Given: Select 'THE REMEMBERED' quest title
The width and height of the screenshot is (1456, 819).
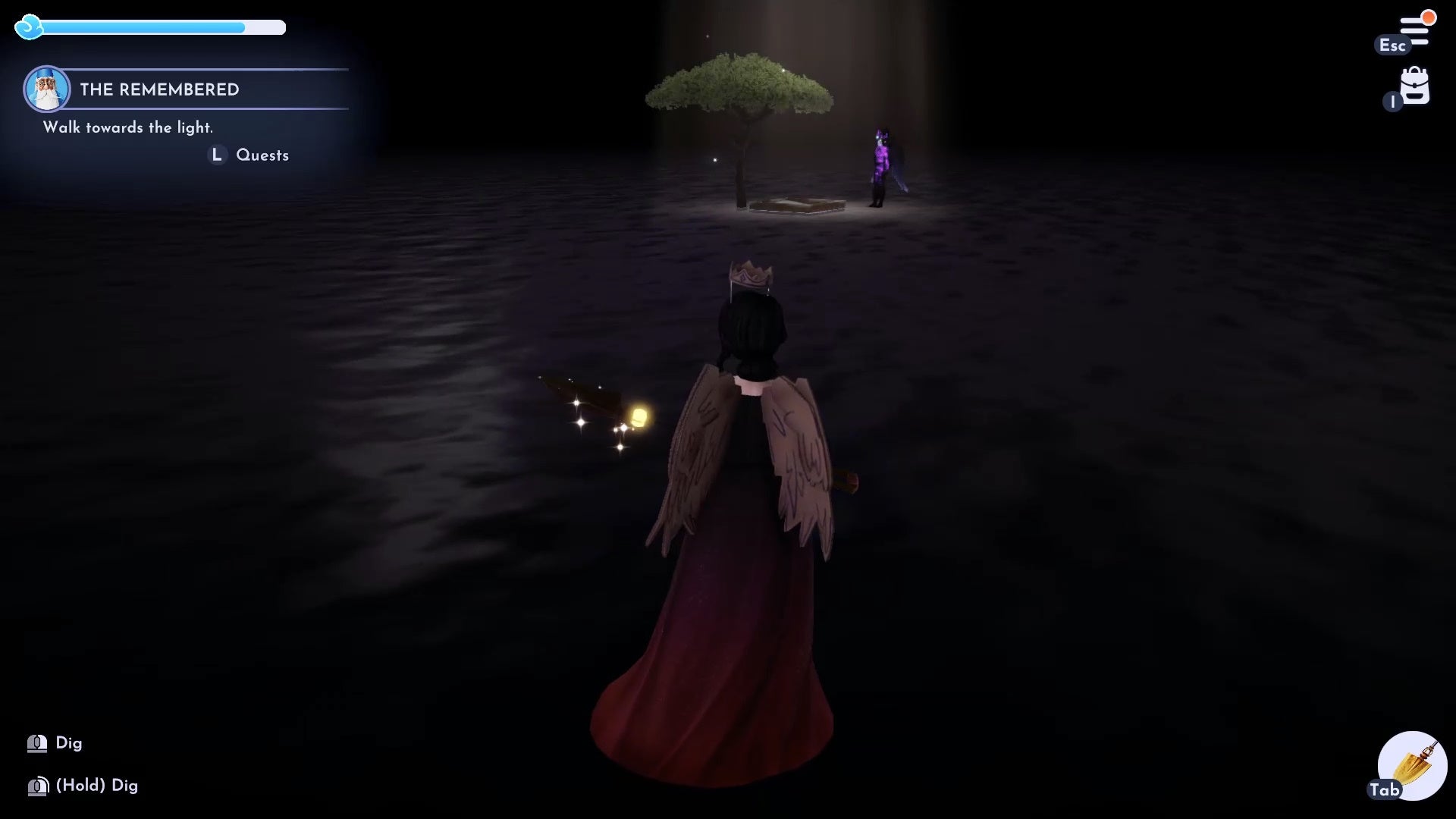Looking at the screenshot, I should coord(159,89).
